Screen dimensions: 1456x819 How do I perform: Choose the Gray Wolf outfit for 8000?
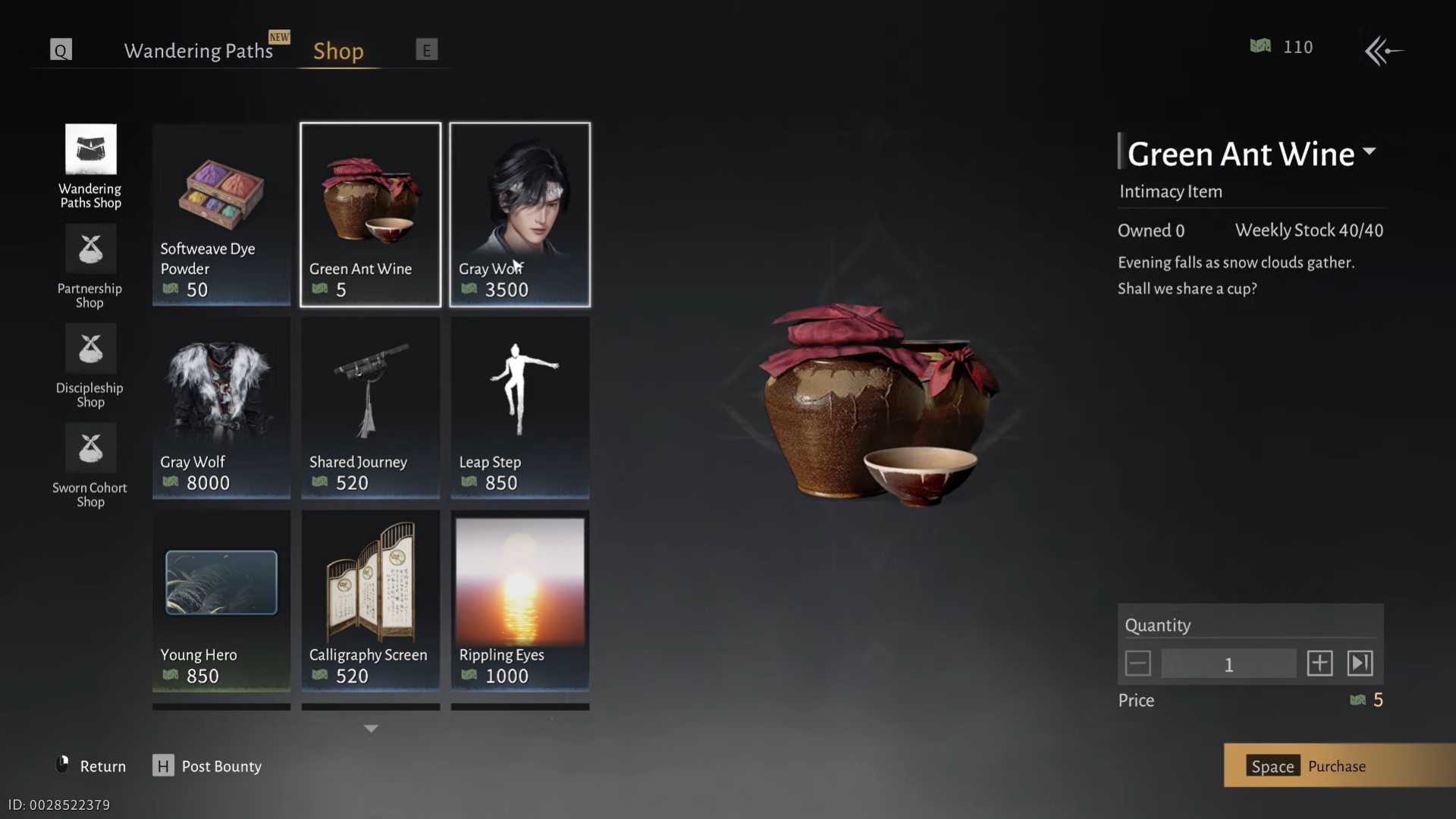tap(221, 407)
